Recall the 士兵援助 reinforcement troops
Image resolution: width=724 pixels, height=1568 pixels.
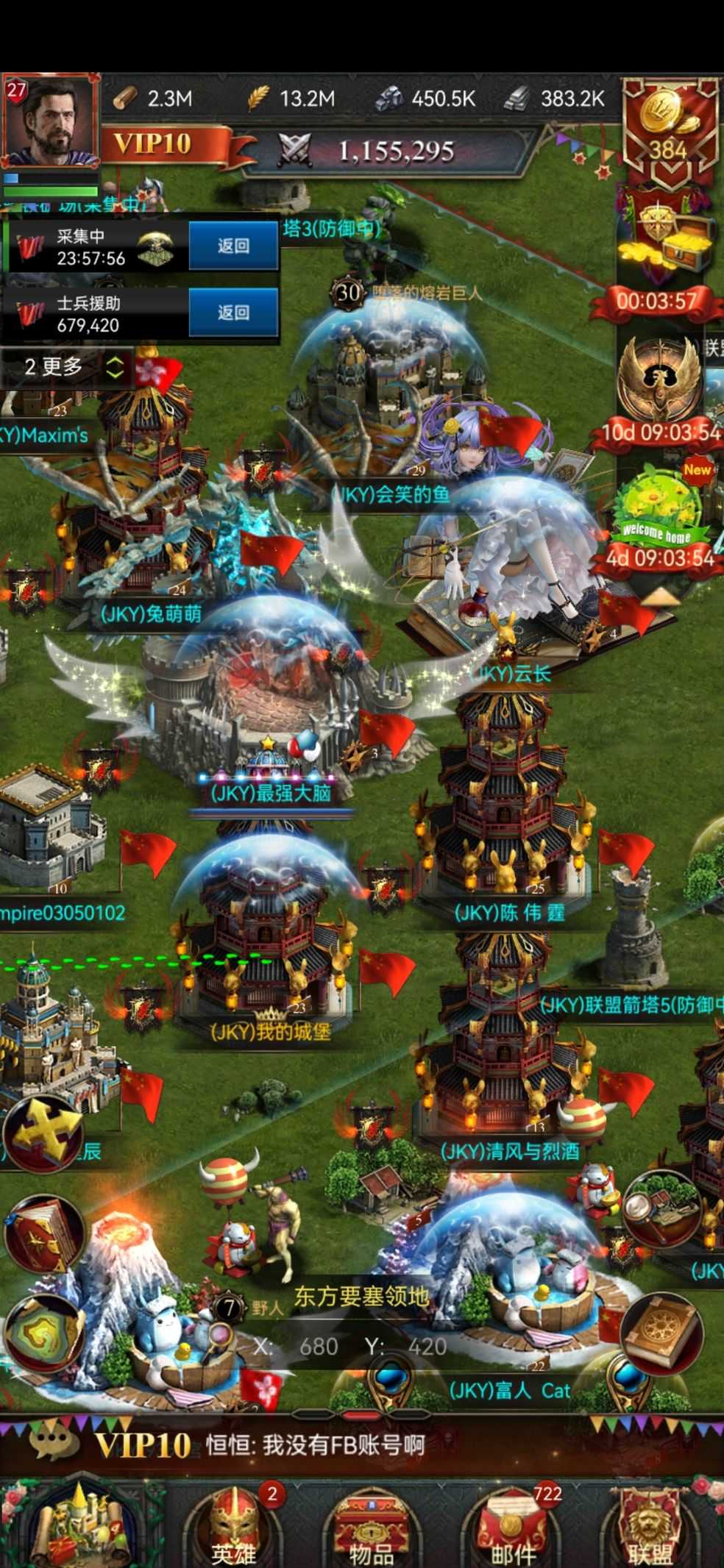pos(233,313)
